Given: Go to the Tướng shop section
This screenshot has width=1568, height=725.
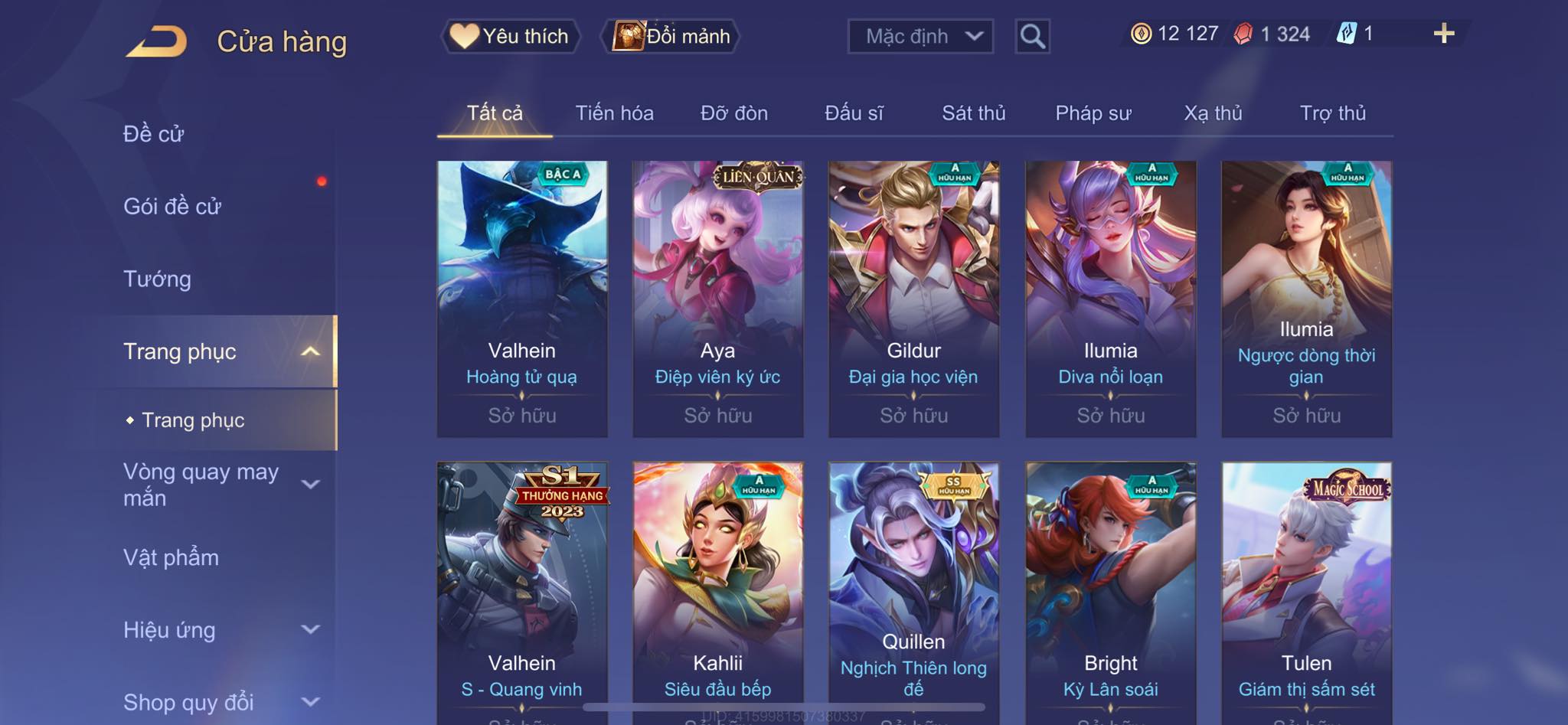Looking at the screenshot, I should click(x=157, y=279).
